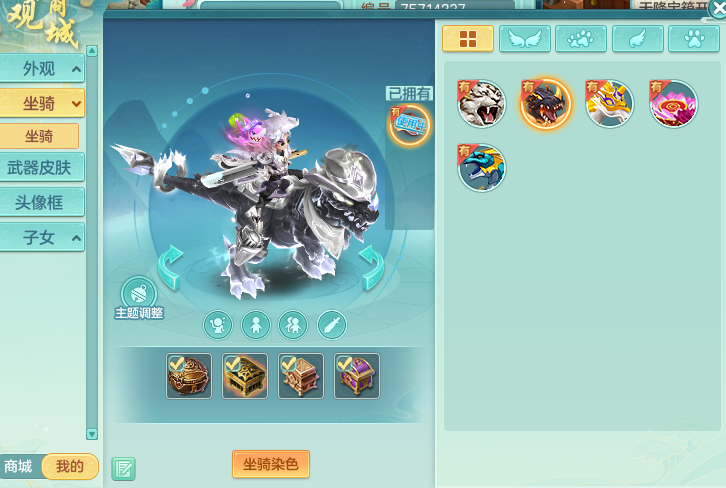Select the white tiger mount
This screenshot has height=488, width=726.
[481, 103]
